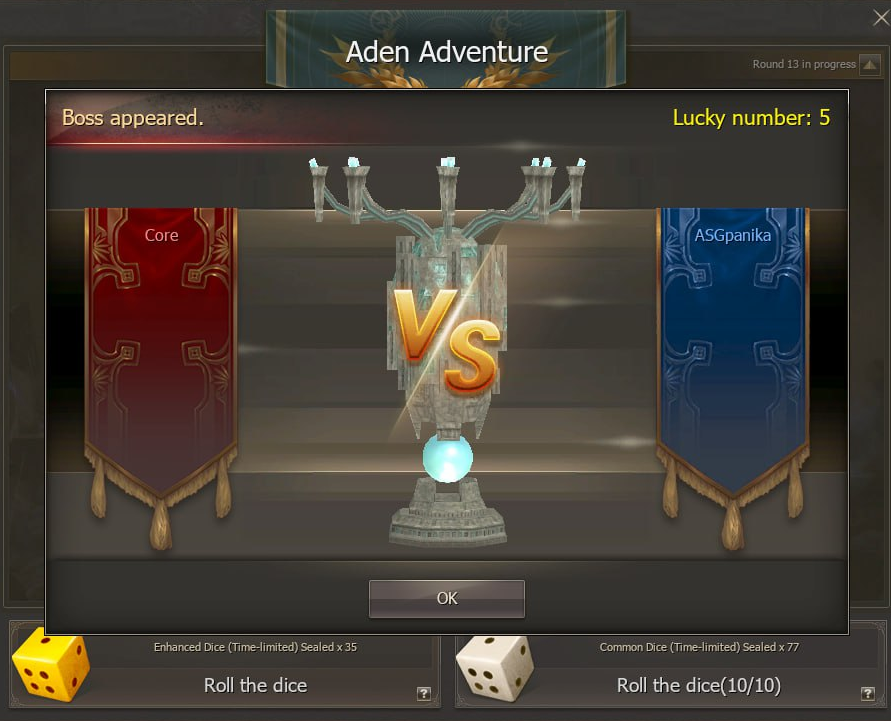
Task: Open help for the Common Dice
Action: tap(867, 694)
